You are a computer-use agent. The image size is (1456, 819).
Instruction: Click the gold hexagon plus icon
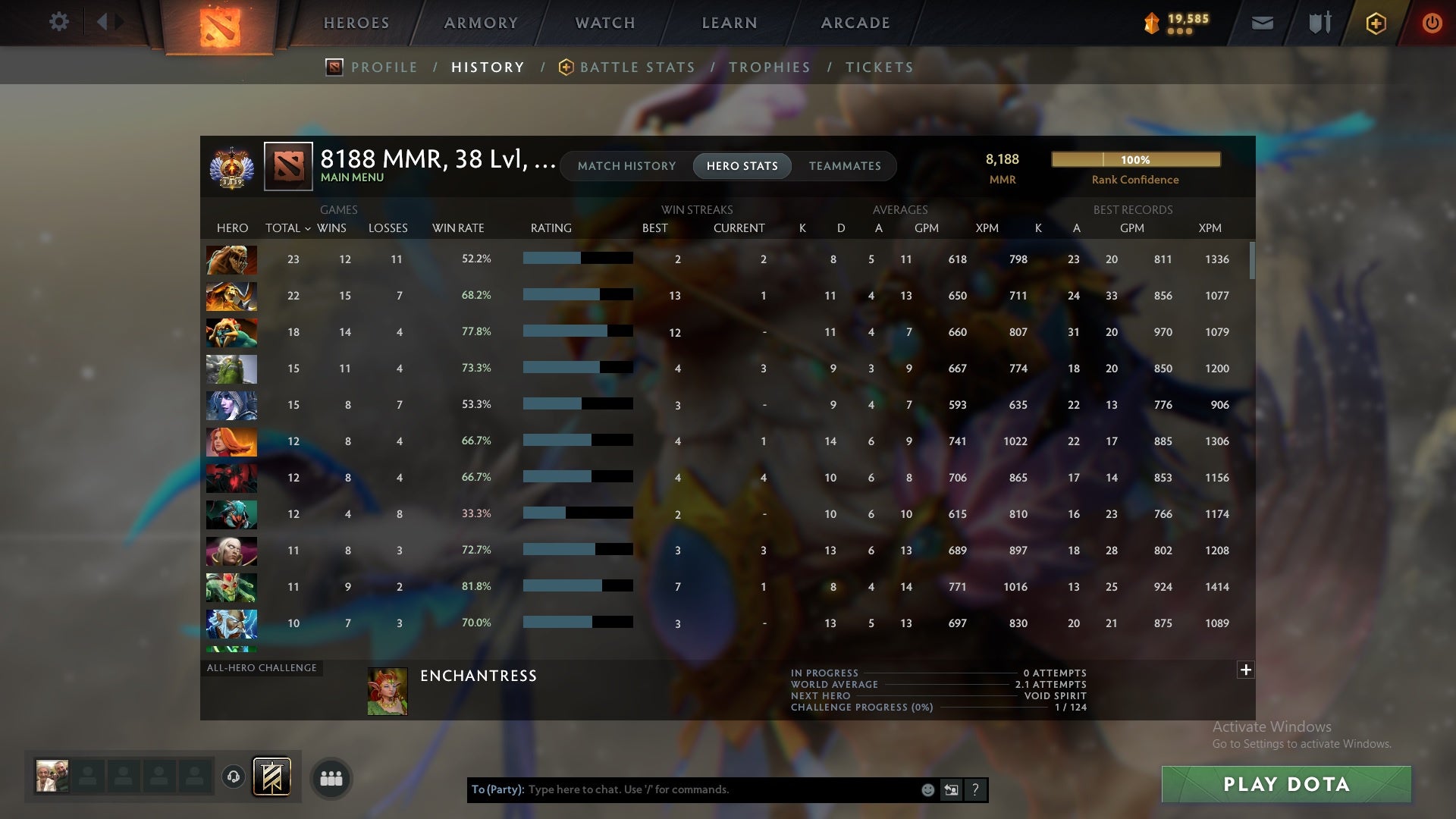pos(1375,23)
